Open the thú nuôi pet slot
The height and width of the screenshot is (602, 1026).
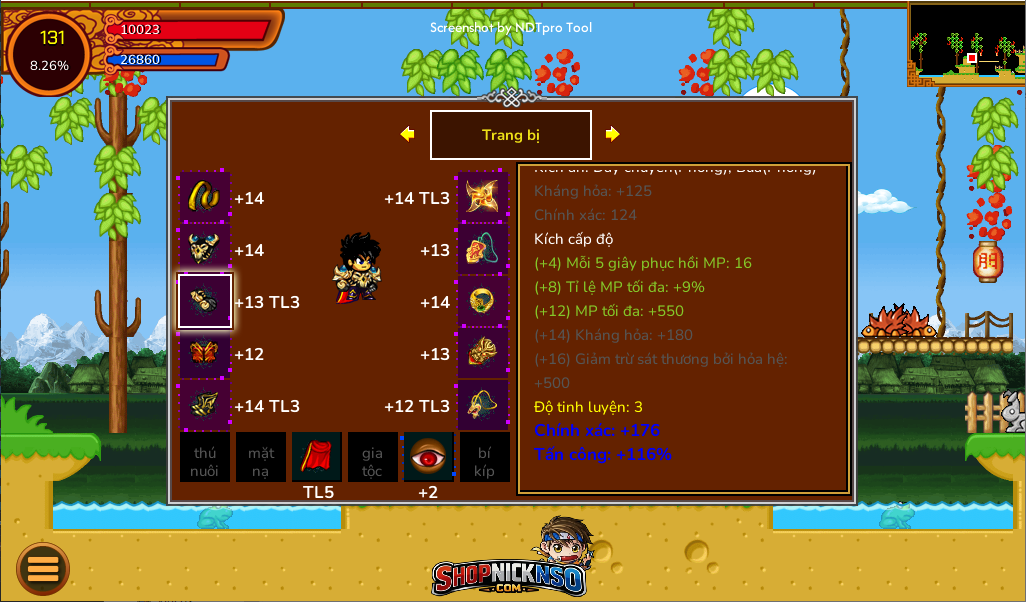205,457
